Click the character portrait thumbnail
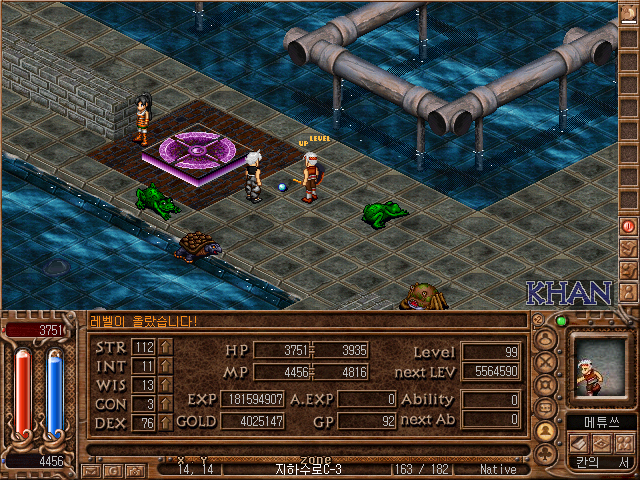Screen dimensions: 640x480 600,365
